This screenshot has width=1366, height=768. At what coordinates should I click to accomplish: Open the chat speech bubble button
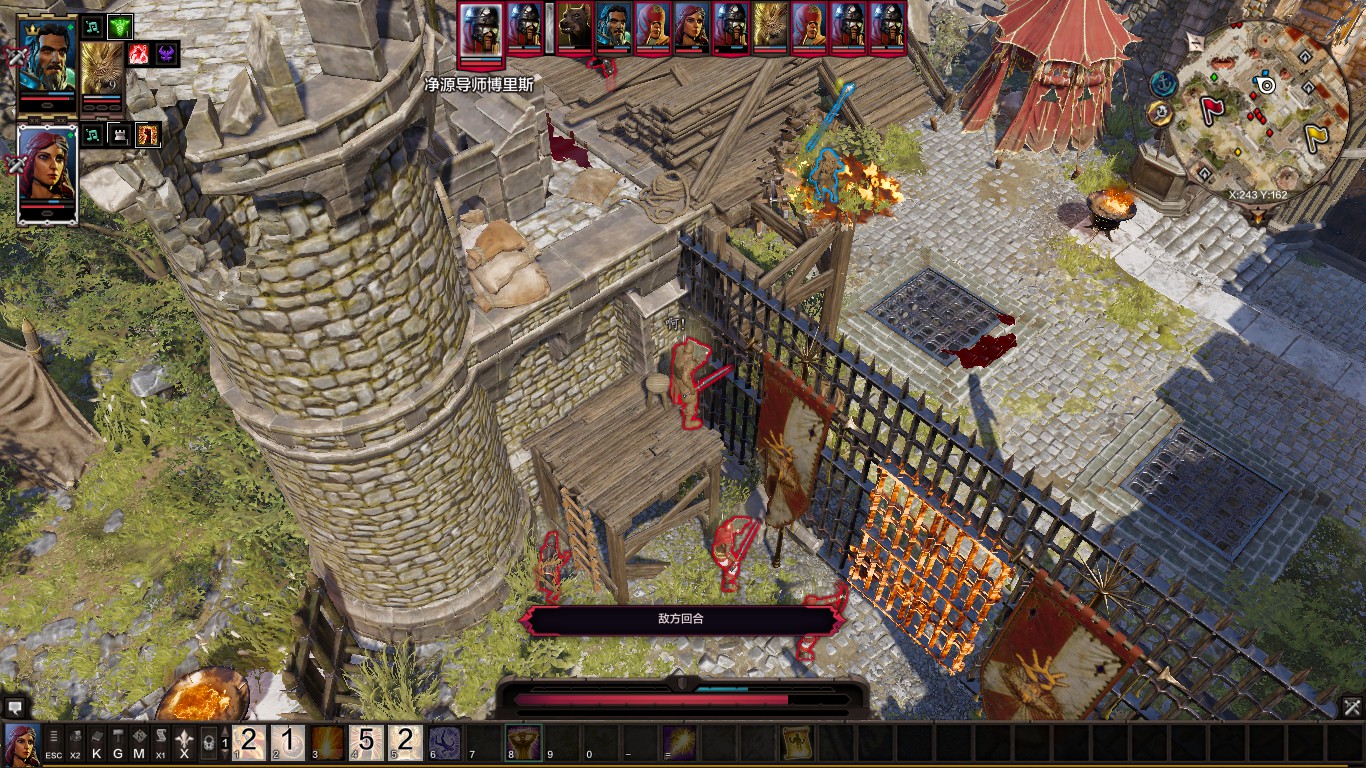(x=13, y=707)
